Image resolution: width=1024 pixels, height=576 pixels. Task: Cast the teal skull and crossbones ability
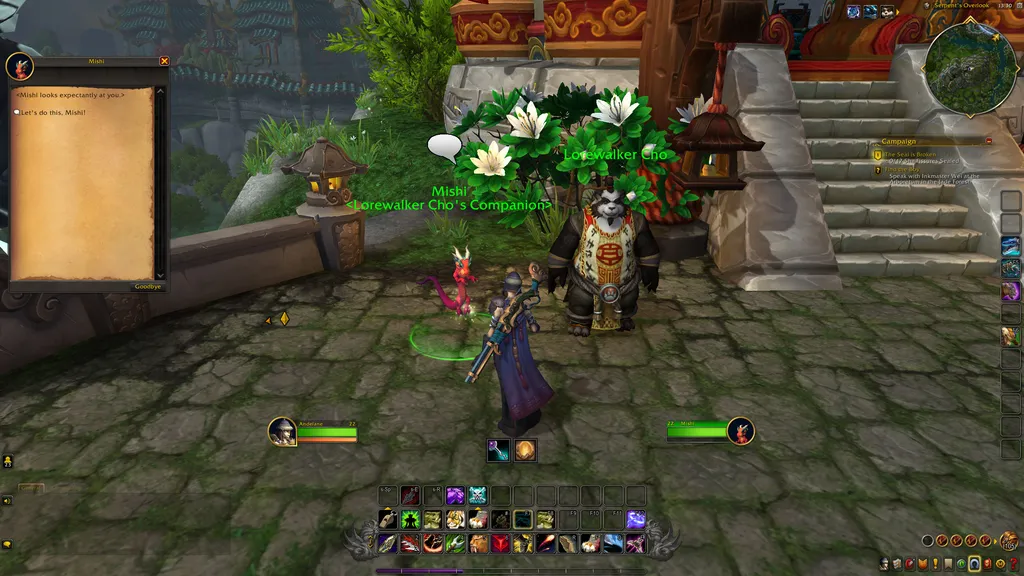[477, 495]
